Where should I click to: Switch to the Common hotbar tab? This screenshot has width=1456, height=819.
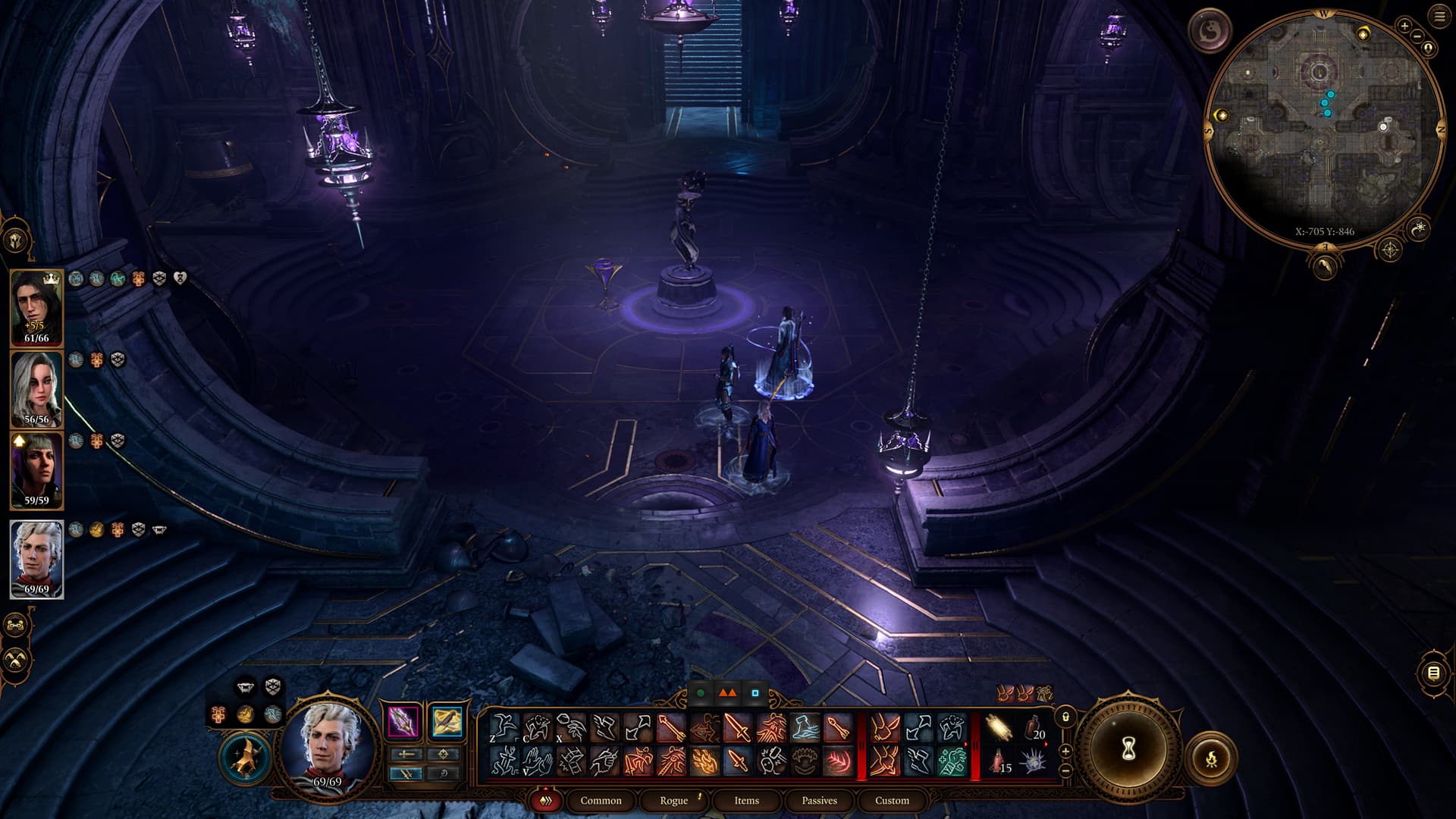coord(601,801)
